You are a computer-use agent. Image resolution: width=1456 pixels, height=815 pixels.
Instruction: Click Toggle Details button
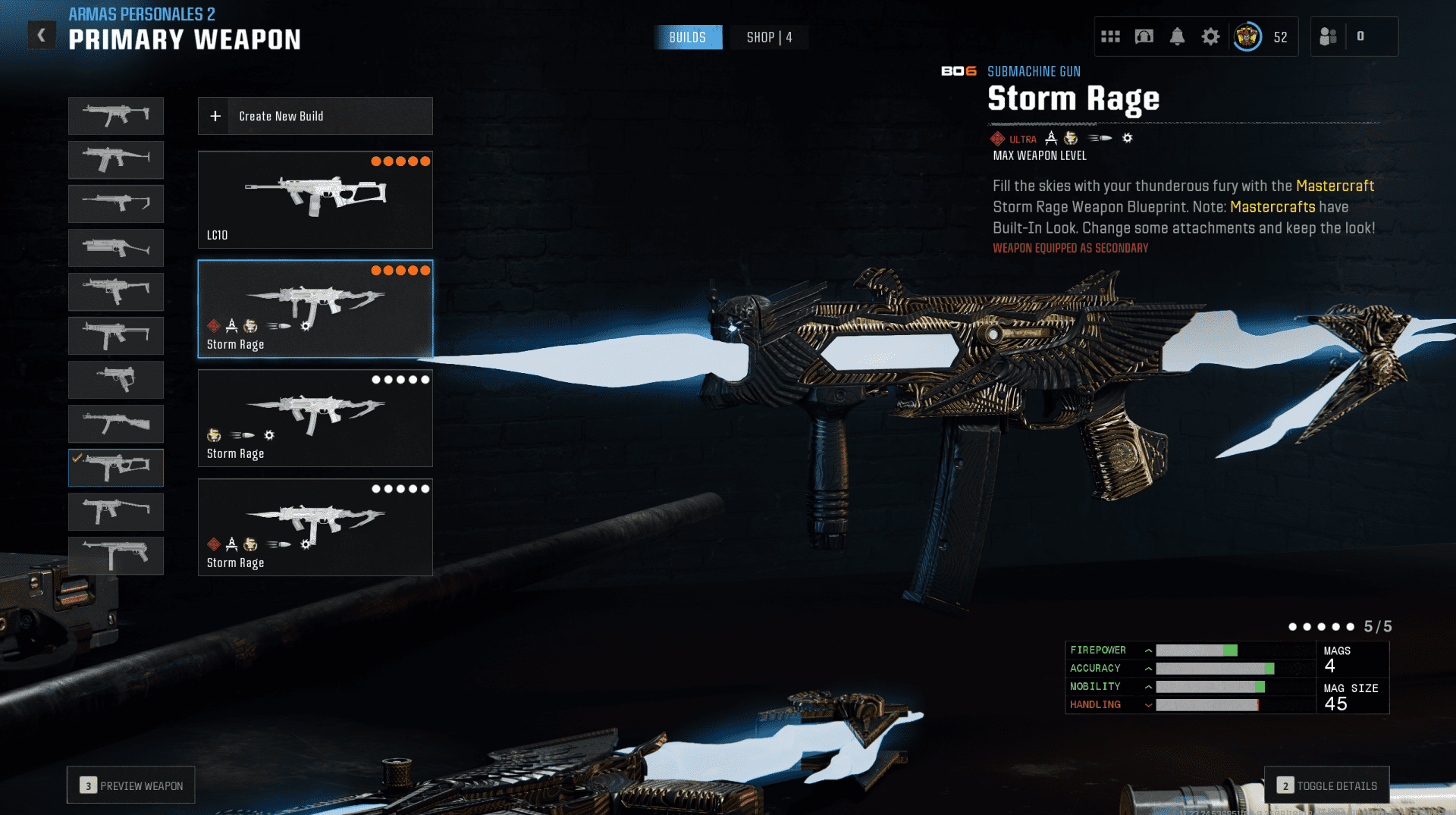(1327, 785)
